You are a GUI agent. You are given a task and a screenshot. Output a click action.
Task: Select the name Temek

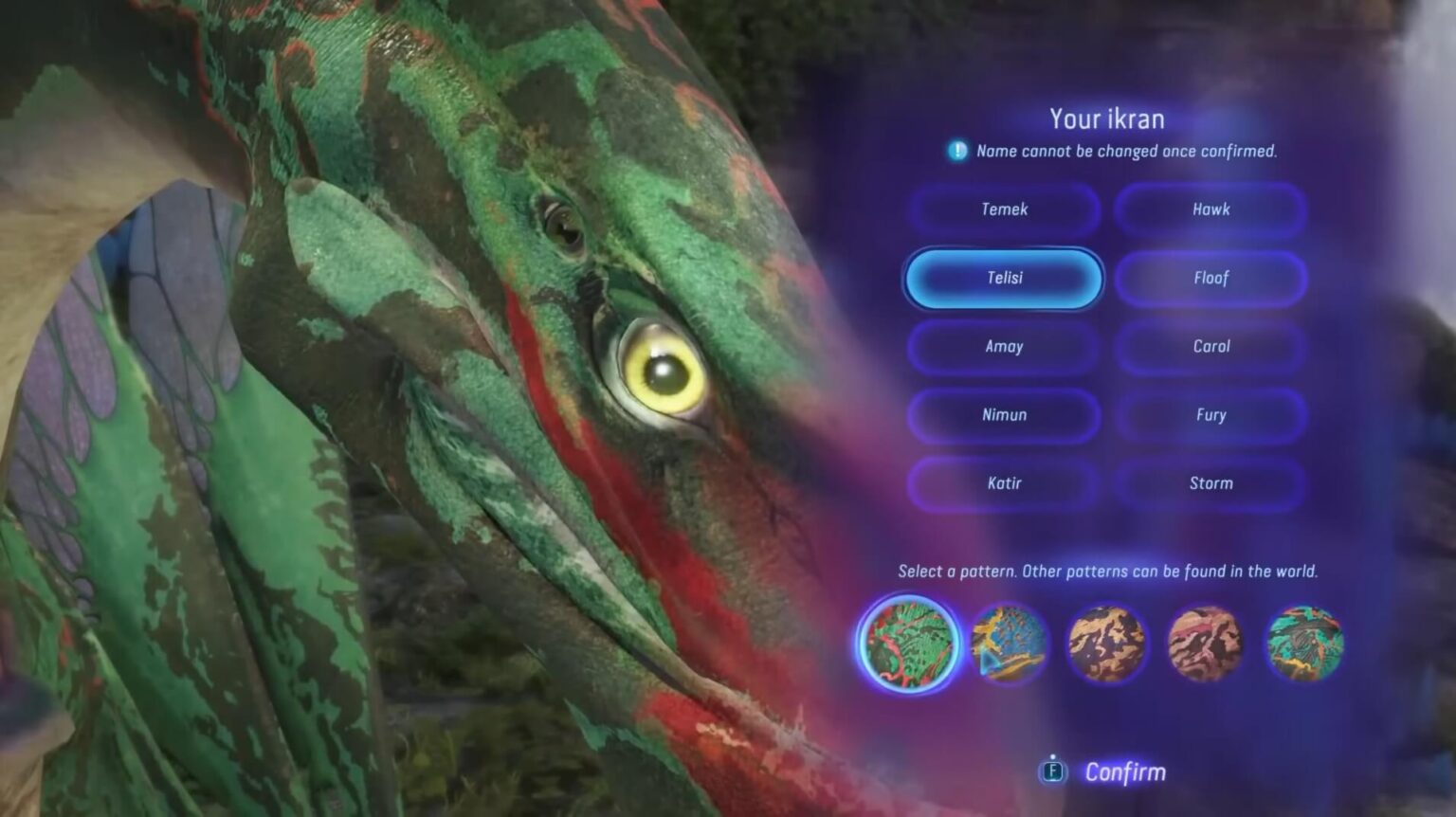pos(1003,209)
